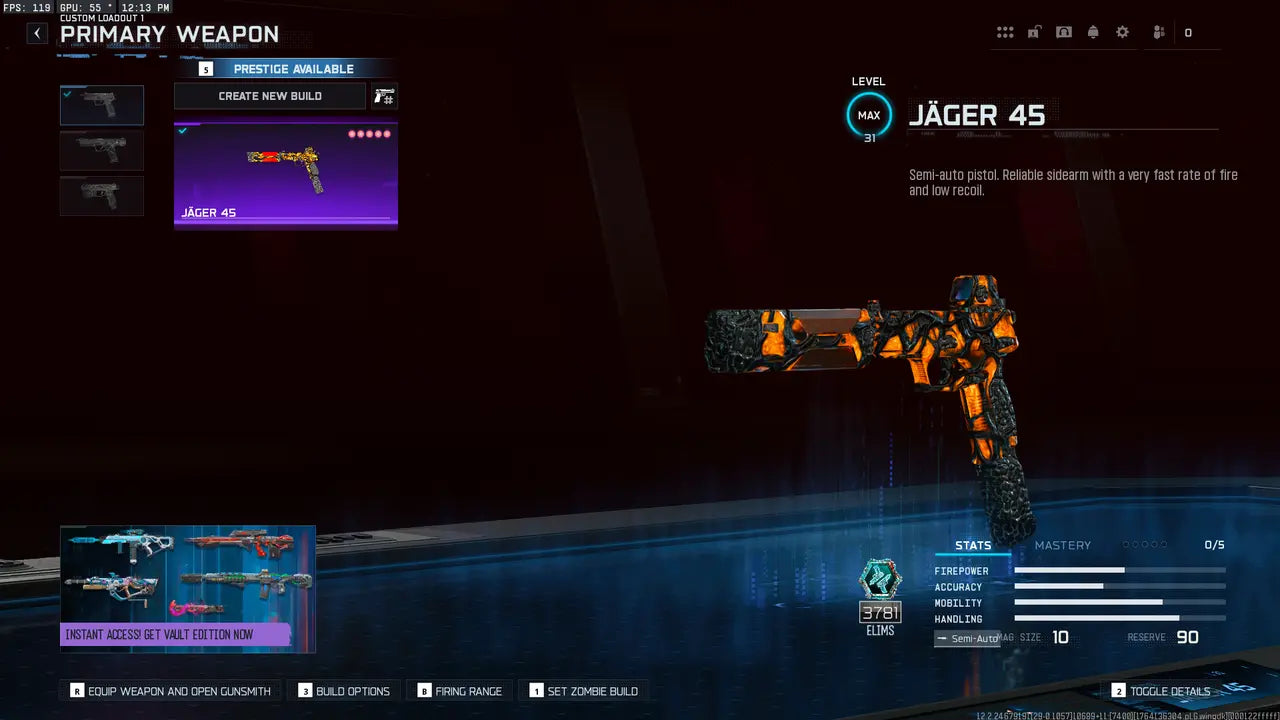Choose Equip Weapon and Open Gunsmith
Viewport: 1280px width, 720px height.
coord(169,690)
